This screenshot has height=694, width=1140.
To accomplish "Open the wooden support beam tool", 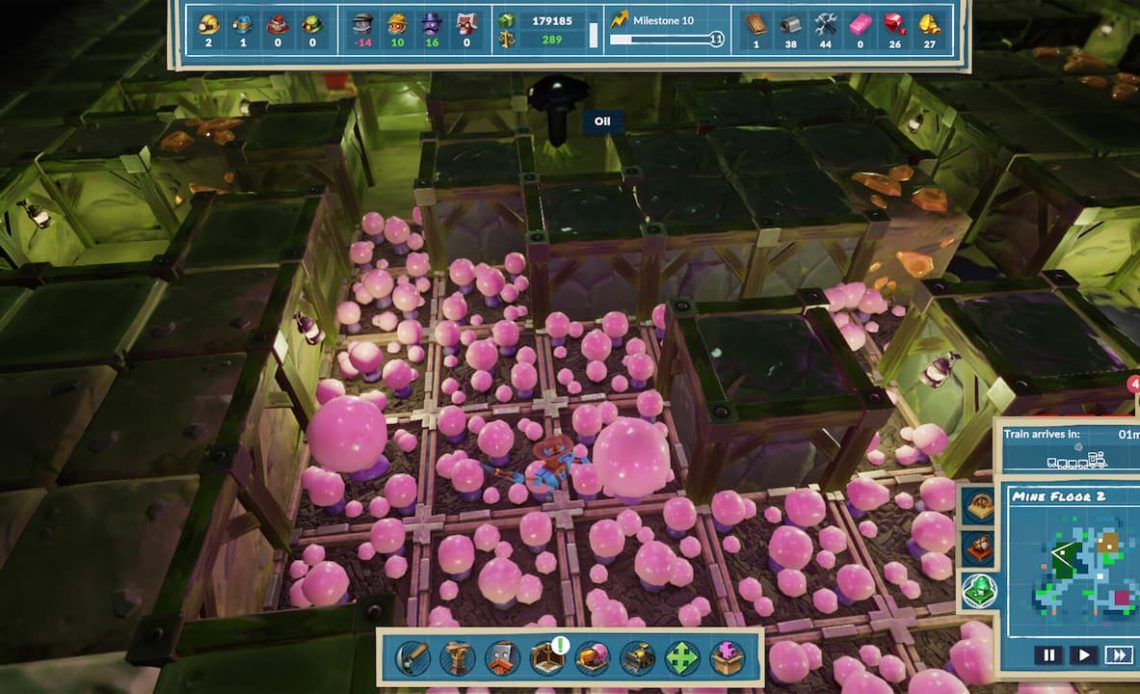I will (457, 657).
